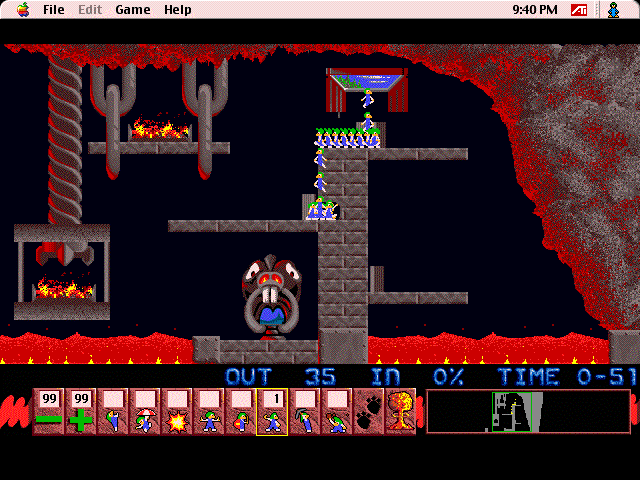Open the Apple menu
640x480 pixels.
click(22, 10)
